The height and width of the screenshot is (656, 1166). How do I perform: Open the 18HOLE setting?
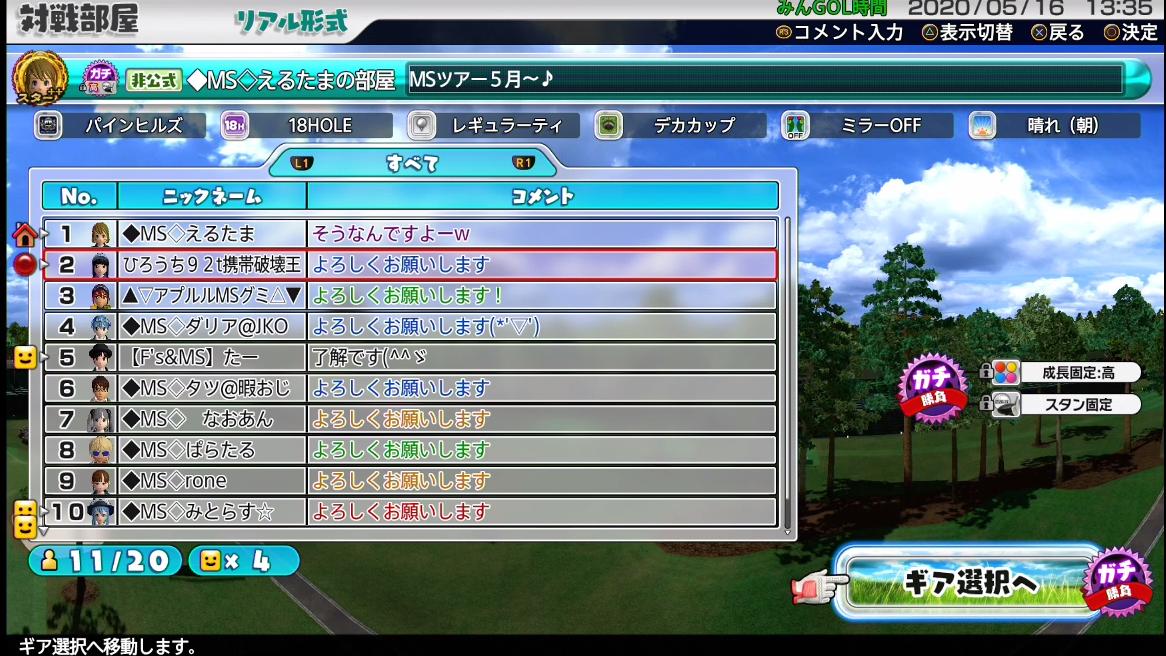pos(306,126)
